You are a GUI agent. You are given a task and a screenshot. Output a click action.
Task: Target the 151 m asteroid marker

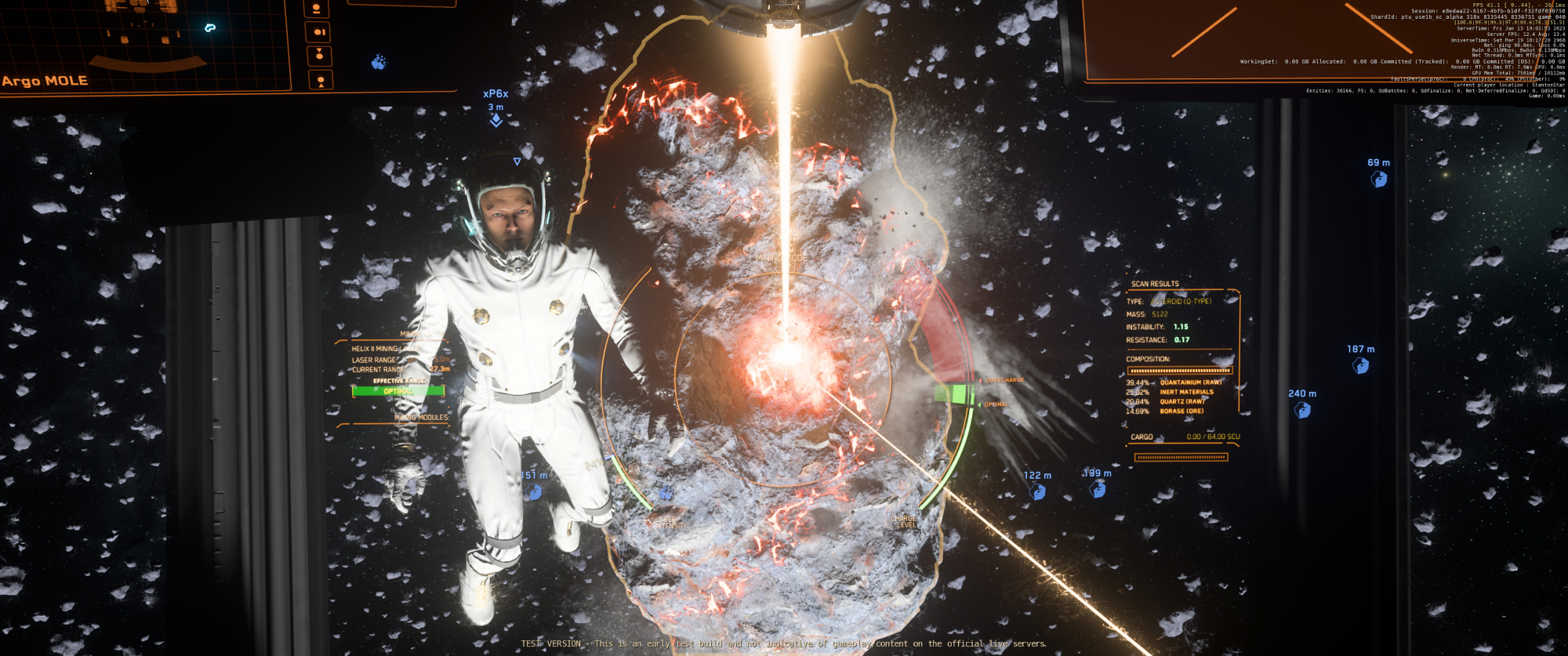pos(534,492)
